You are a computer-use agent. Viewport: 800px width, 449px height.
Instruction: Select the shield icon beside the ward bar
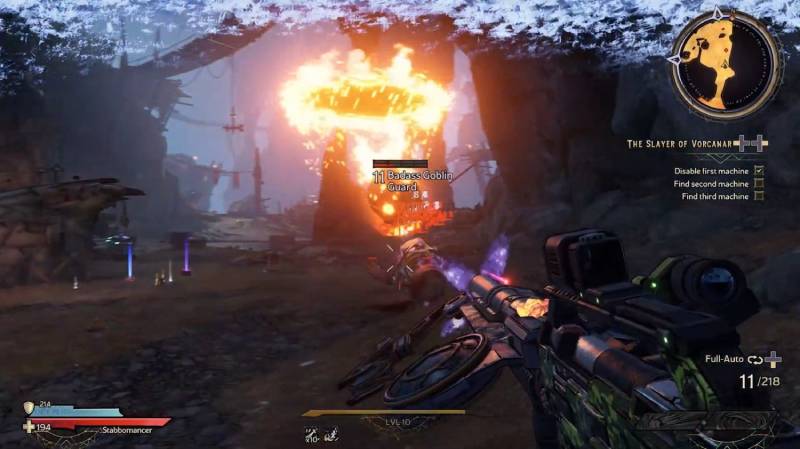(29, 408)
